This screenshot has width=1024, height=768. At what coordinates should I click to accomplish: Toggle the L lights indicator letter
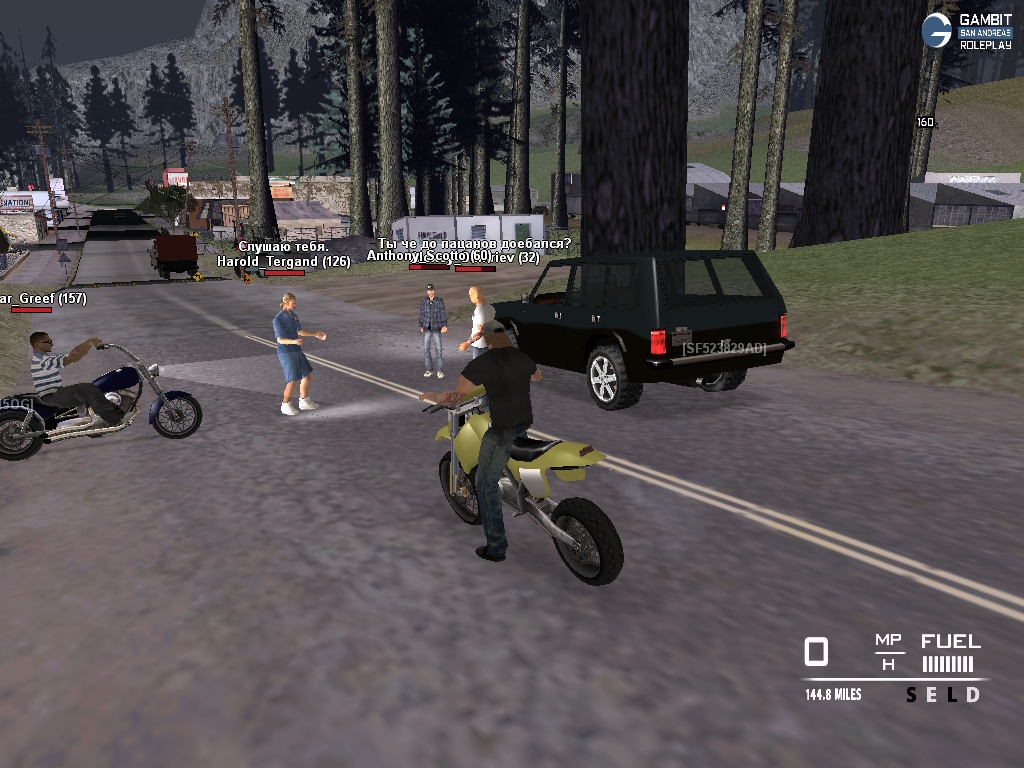pyautogui.click(x=952, y=695)
